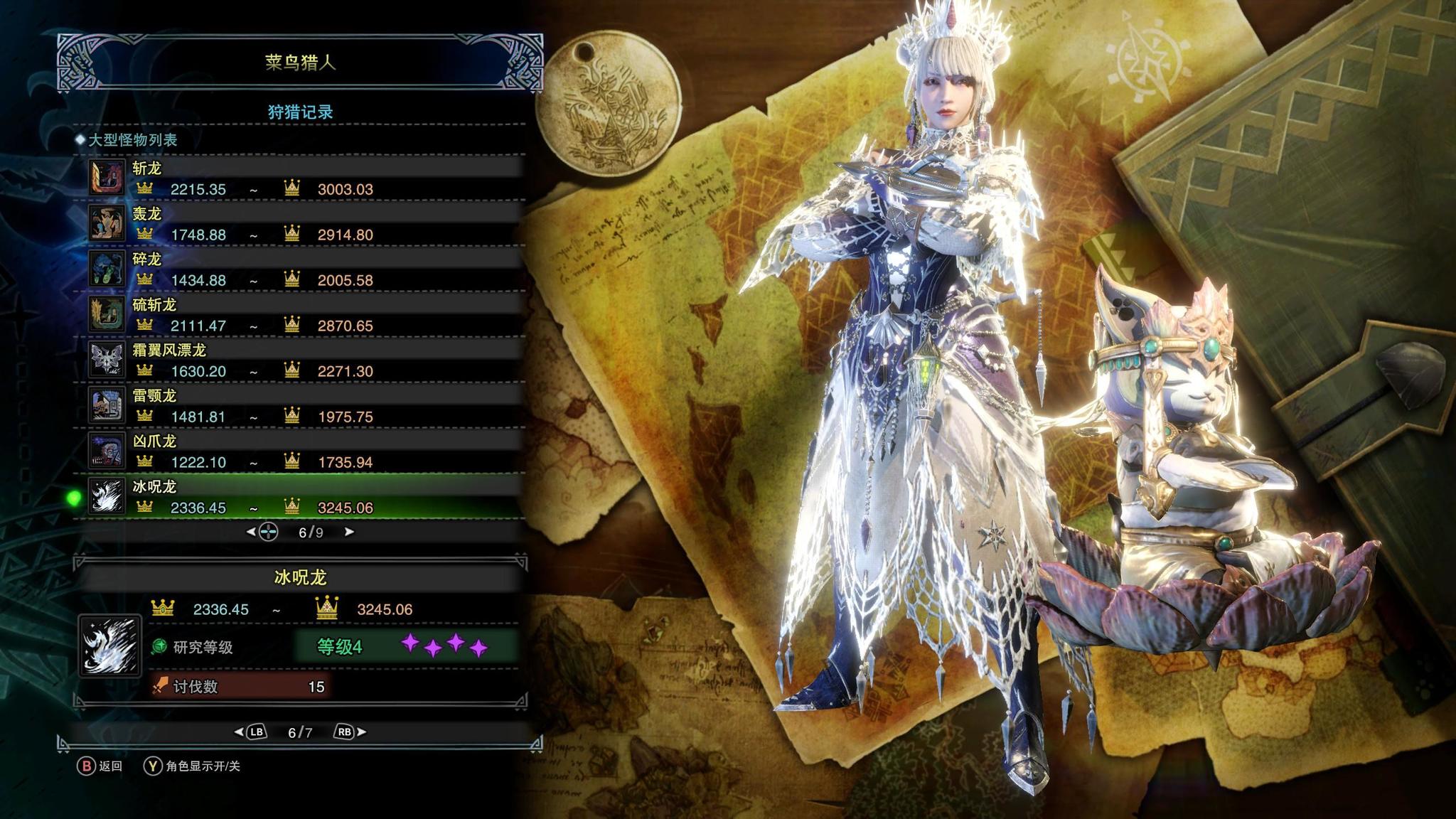Click the highlighted 冰呪龙 row

click(x=306, y=496)
